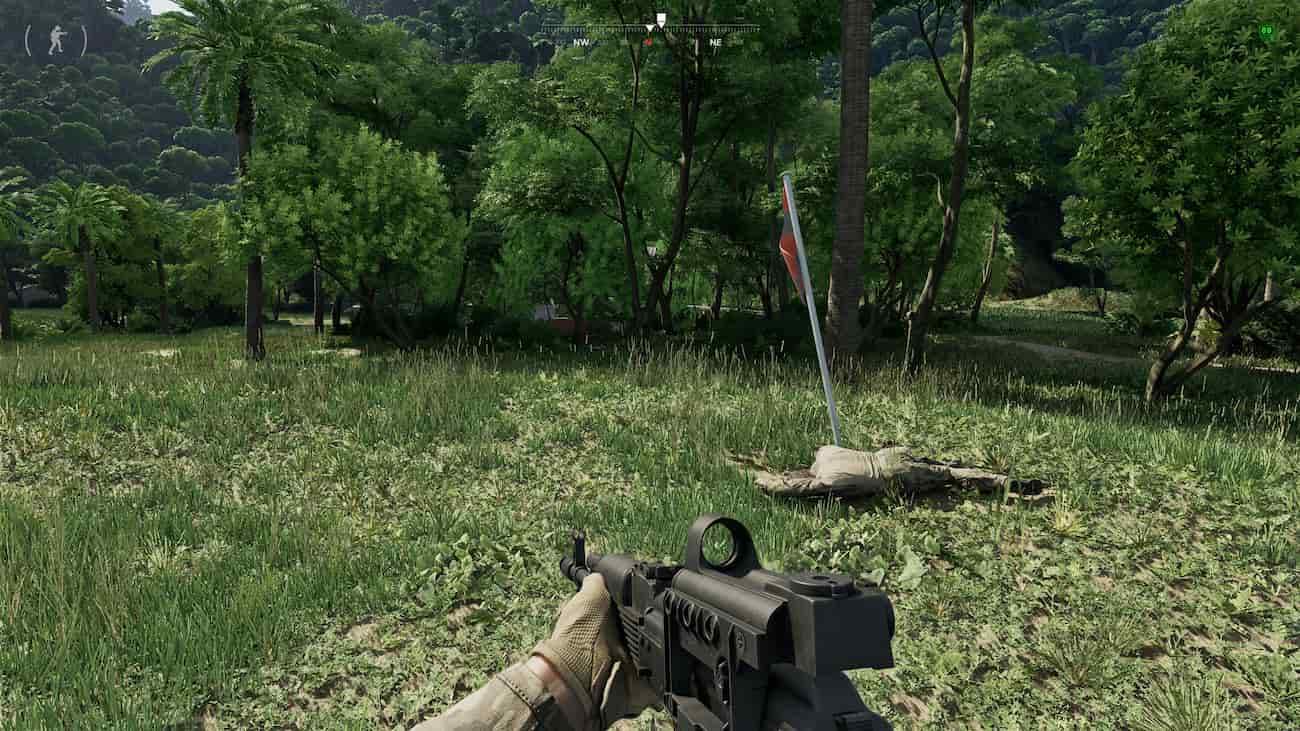The image size is (1300, 731).
Task: Click the white flag waypoint marker above the compass
Action: 660,17
